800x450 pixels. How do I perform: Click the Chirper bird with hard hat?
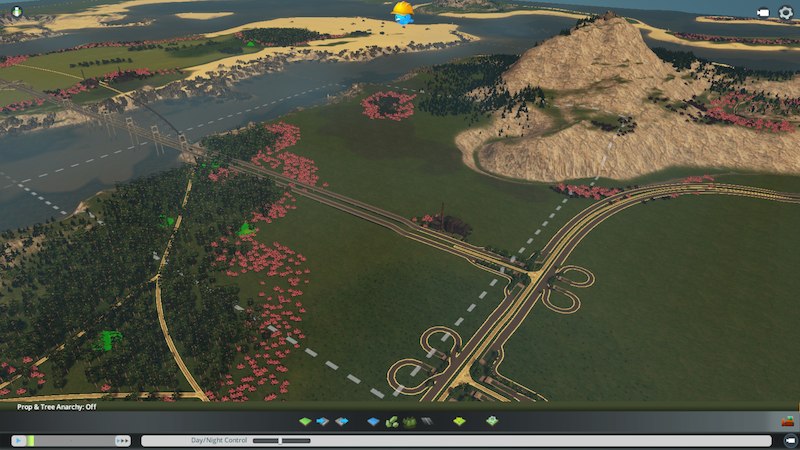pyautogui.click(x=403, y=13)
